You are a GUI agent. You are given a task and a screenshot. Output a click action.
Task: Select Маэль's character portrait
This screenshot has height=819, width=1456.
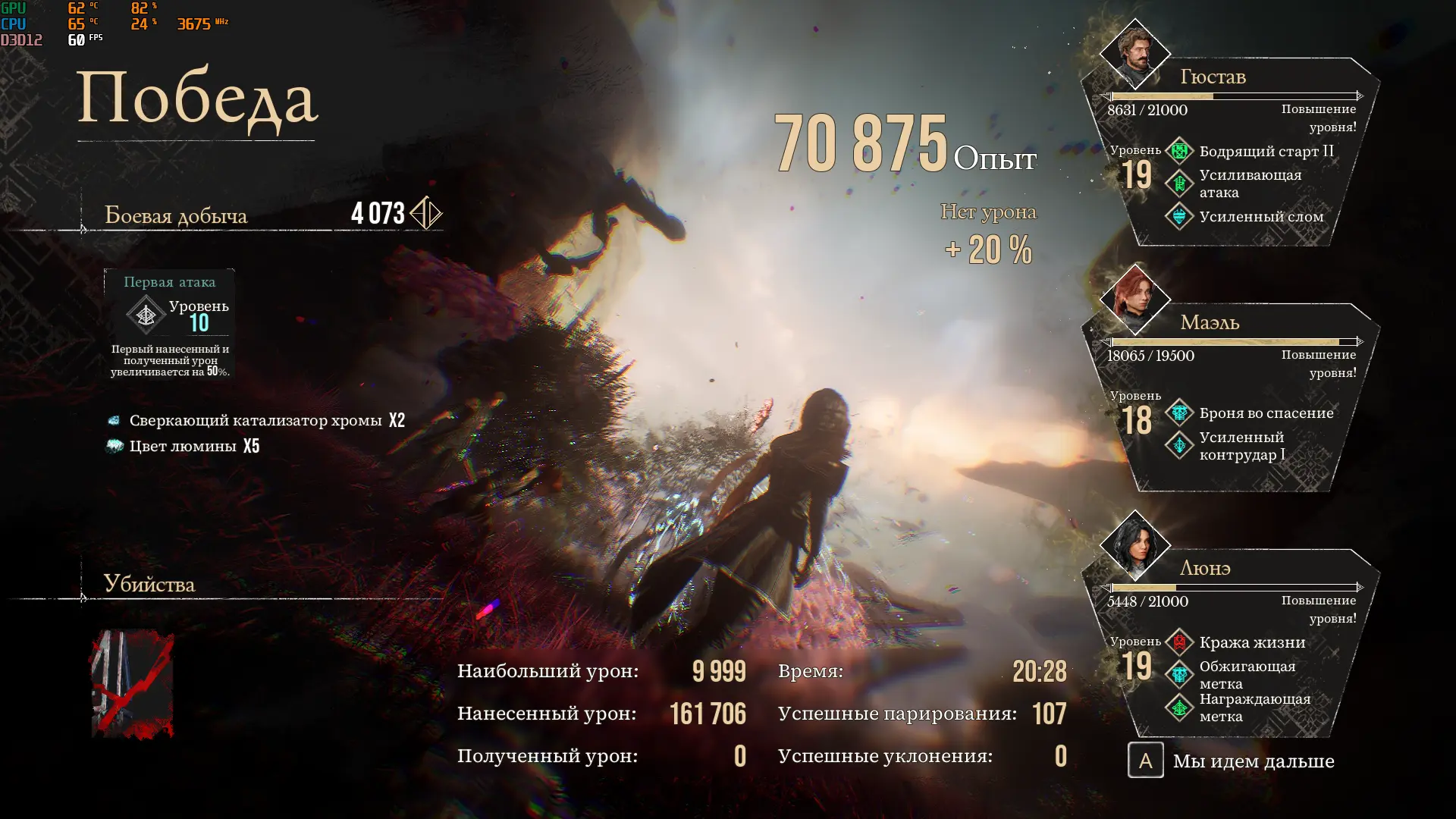coord(1134,300)
